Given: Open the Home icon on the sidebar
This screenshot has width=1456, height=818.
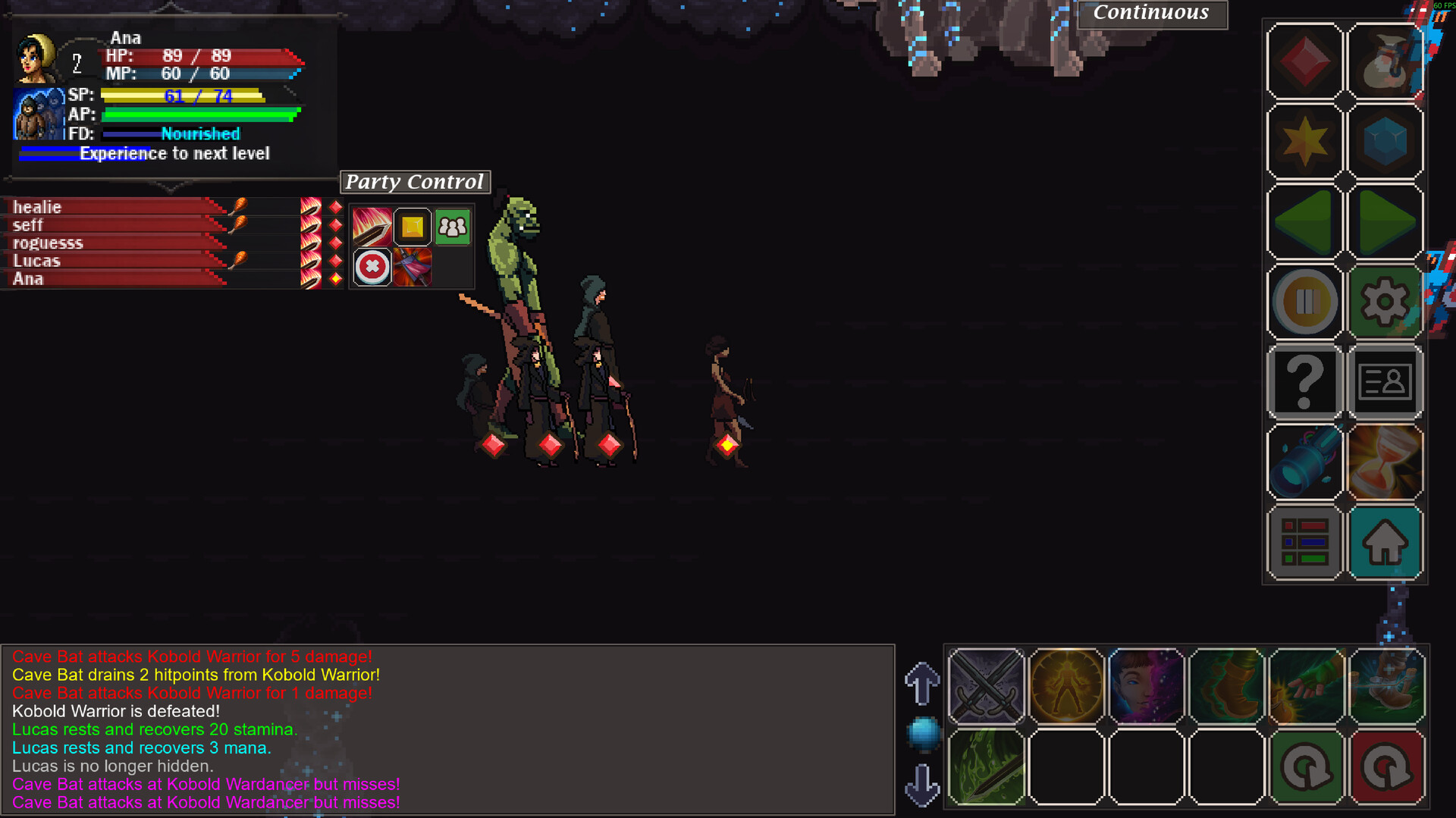Looking at the screenshot, I should (1386, 543).
